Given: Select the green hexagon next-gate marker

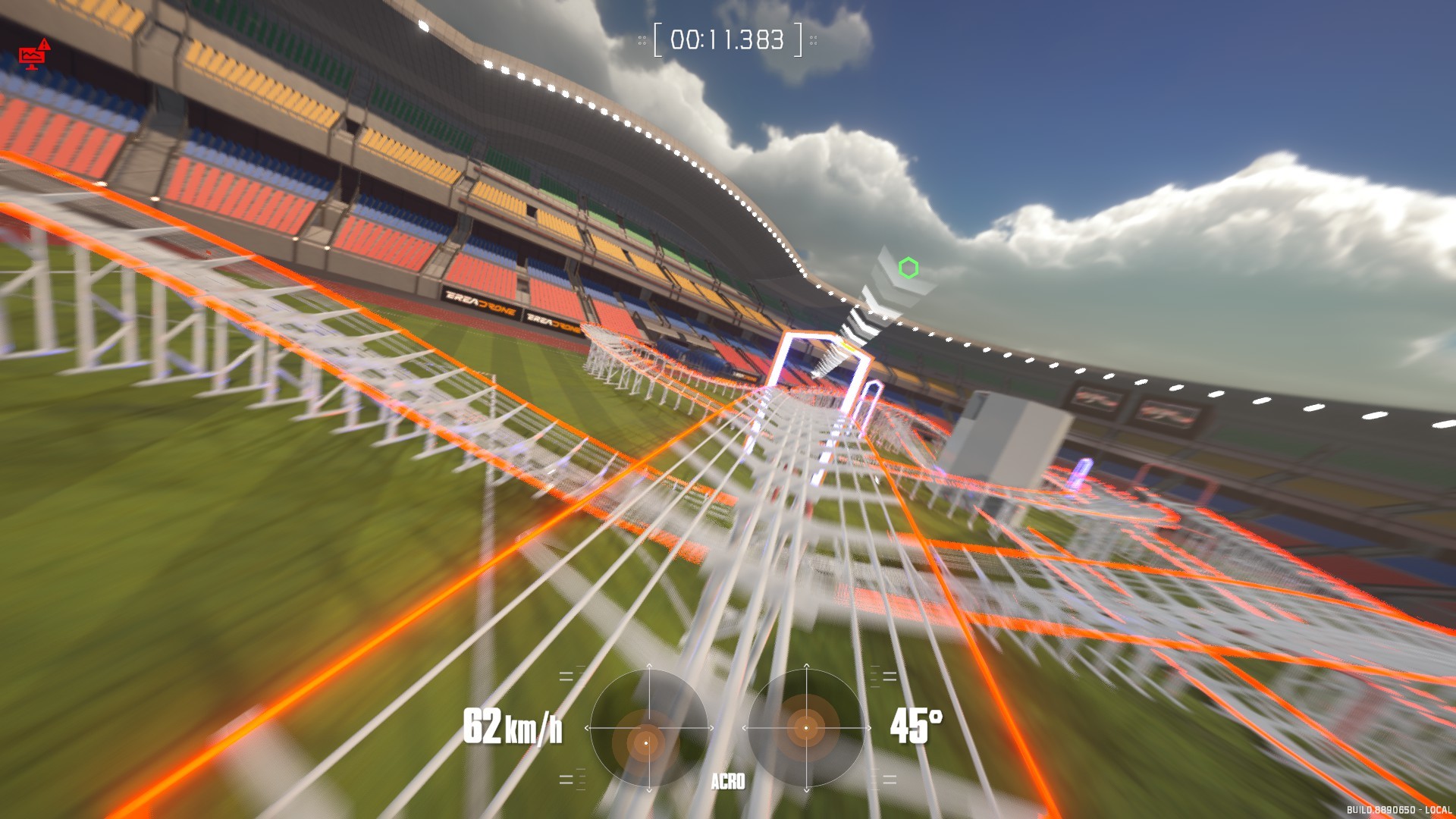Looking at the screenshot, I should point(907,267).
